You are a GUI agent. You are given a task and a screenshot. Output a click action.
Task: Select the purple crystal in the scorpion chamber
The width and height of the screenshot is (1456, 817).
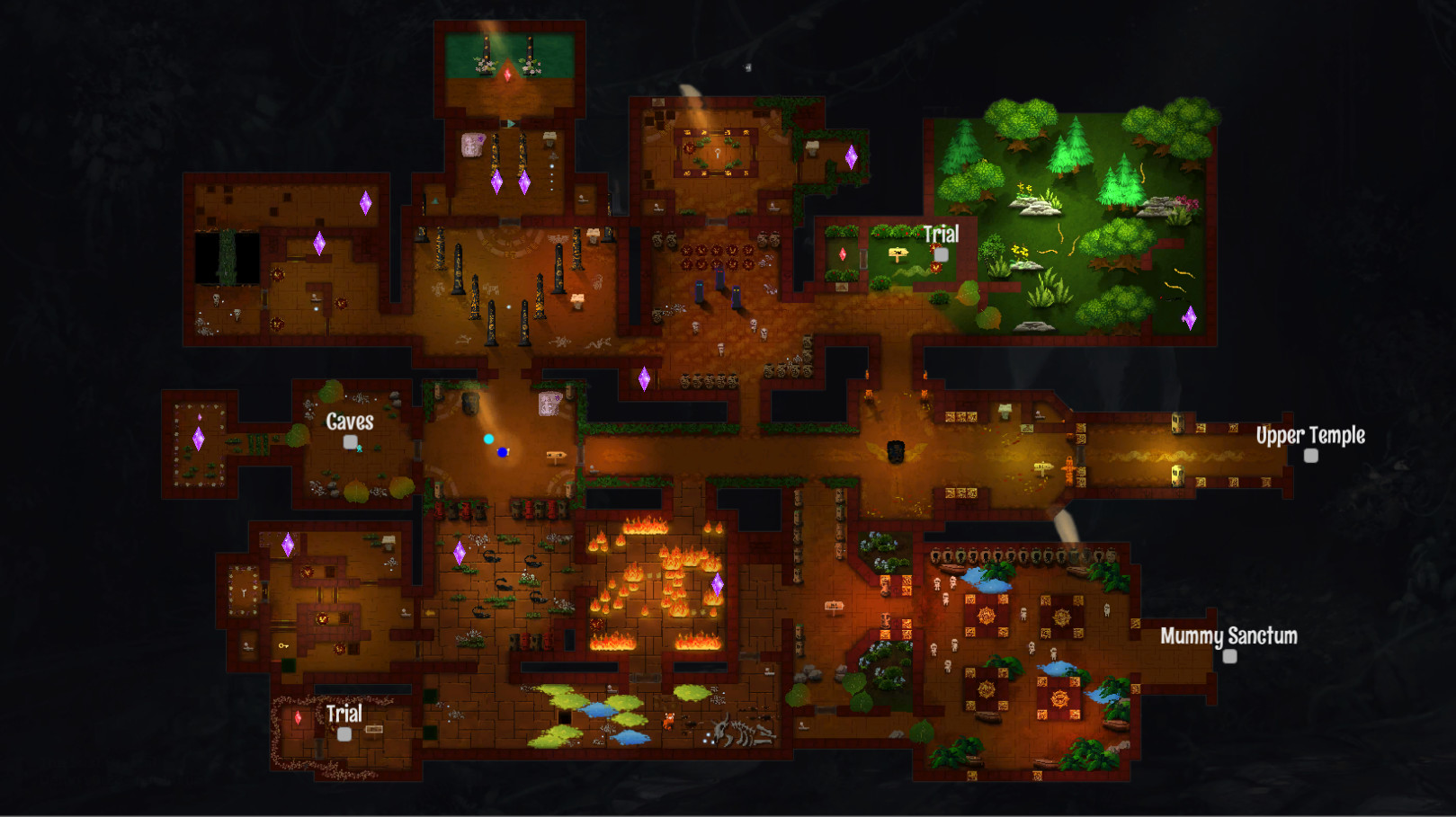(460, 554)
